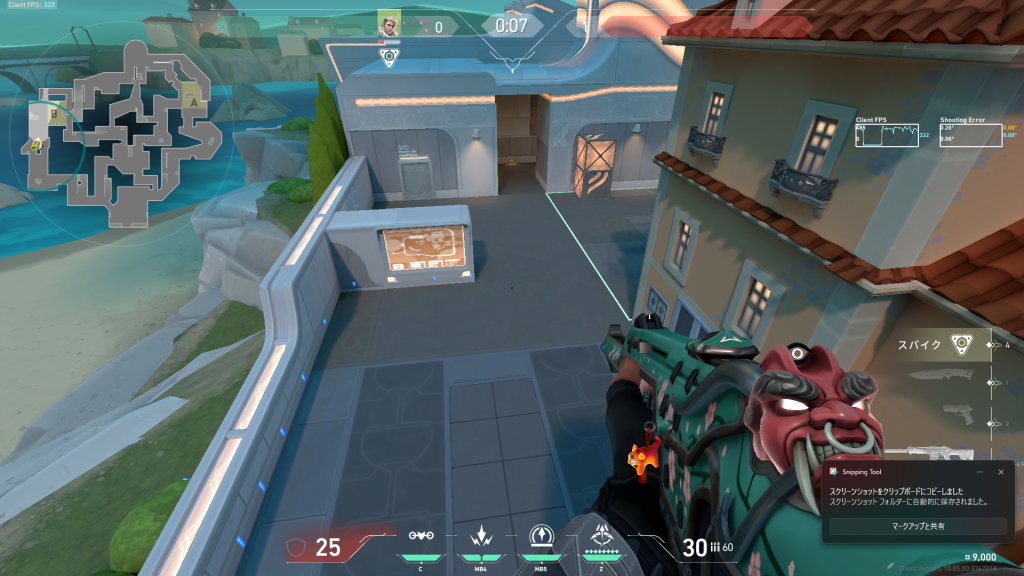Image resolution: width=1024 pixels, height=576 pixels.
Task: Click the Client FPS performance graph
Action: pos(886,135)
